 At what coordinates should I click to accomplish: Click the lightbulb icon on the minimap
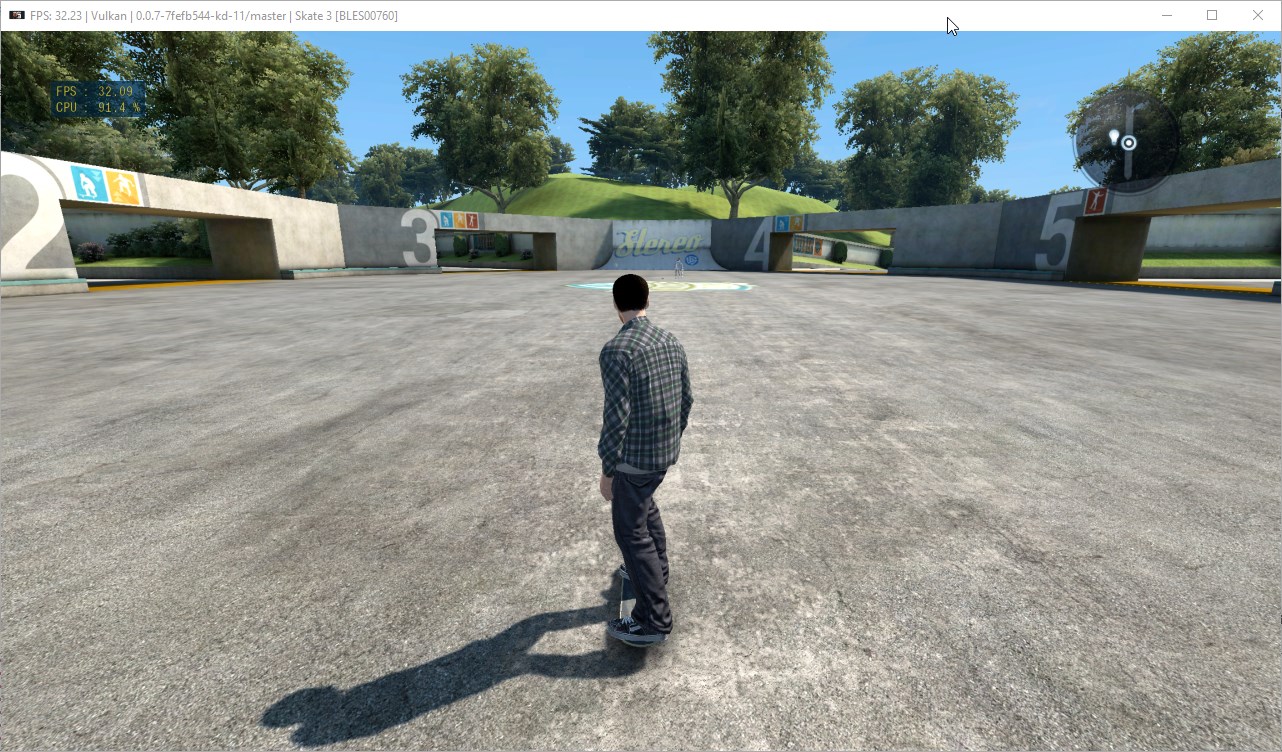1114,137
